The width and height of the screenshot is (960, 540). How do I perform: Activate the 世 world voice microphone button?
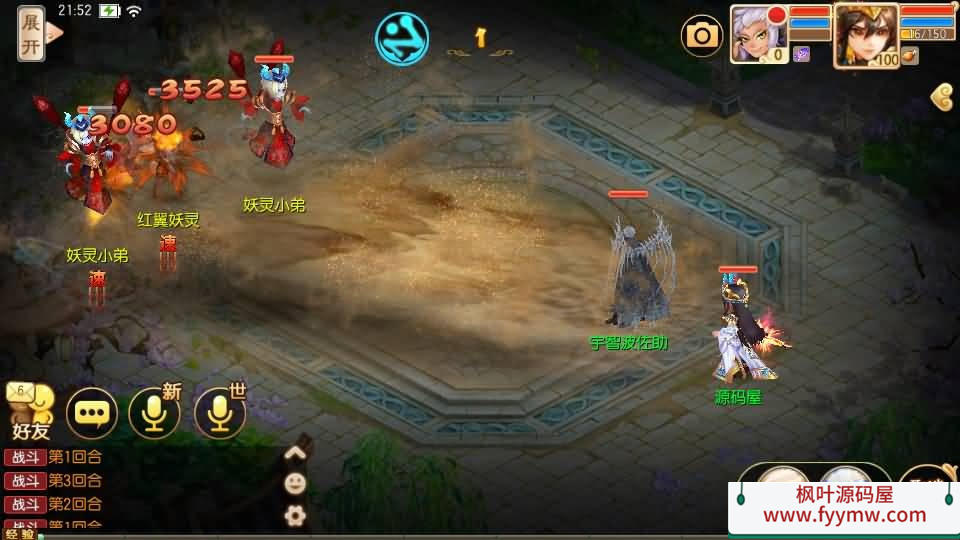pyautogui.click(x=219, y=413)
